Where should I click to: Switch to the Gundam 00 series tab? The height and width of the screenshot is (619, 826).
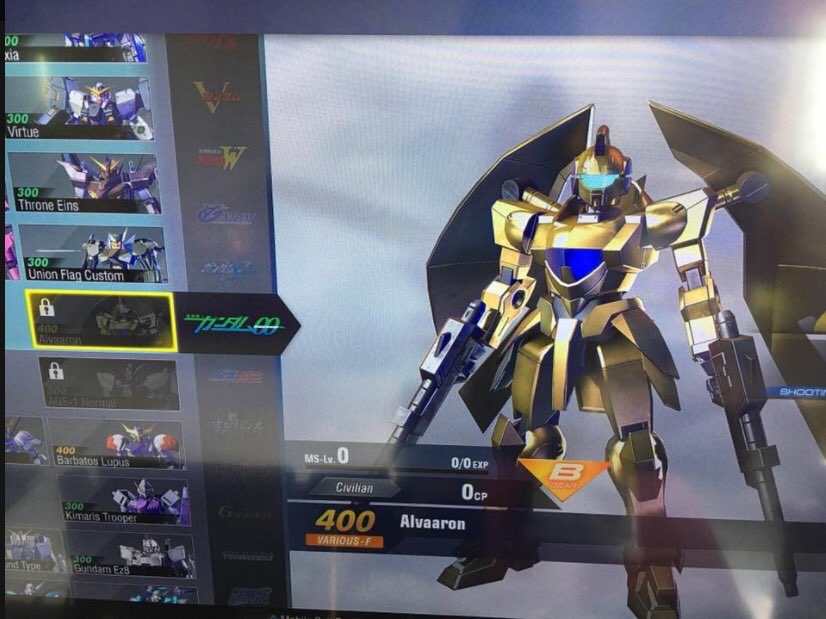pyautogui.click(x=233, y=325)
